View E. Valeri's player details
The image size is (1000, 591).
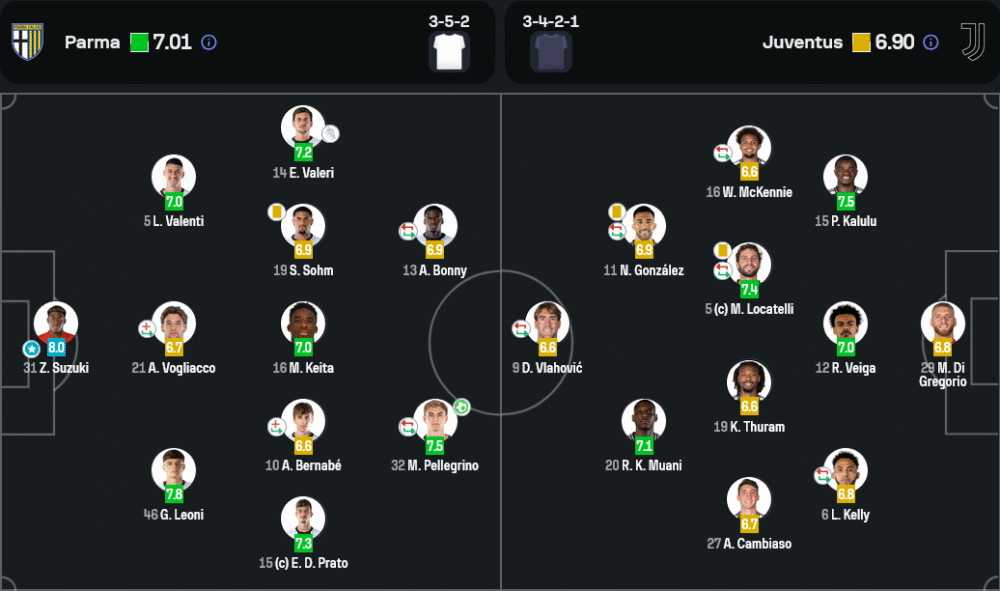(x=303, y=128)
